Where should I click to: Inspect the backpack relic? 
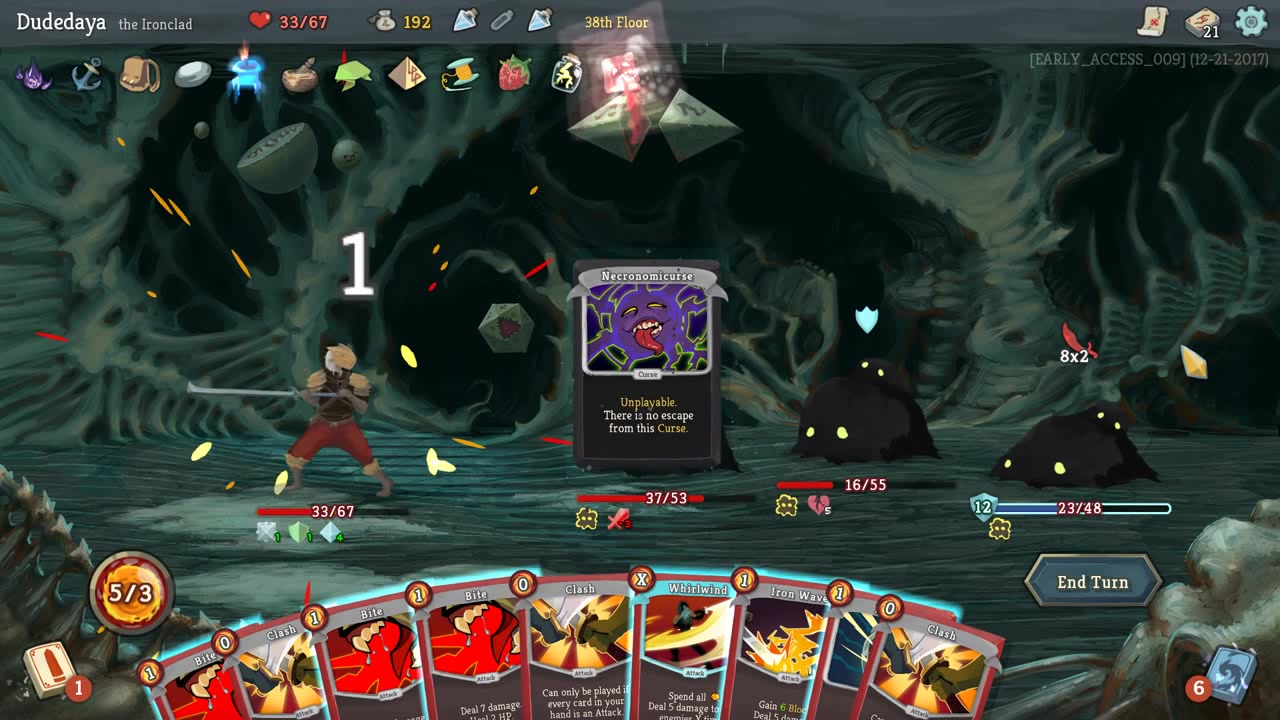(x=139, y=74)
